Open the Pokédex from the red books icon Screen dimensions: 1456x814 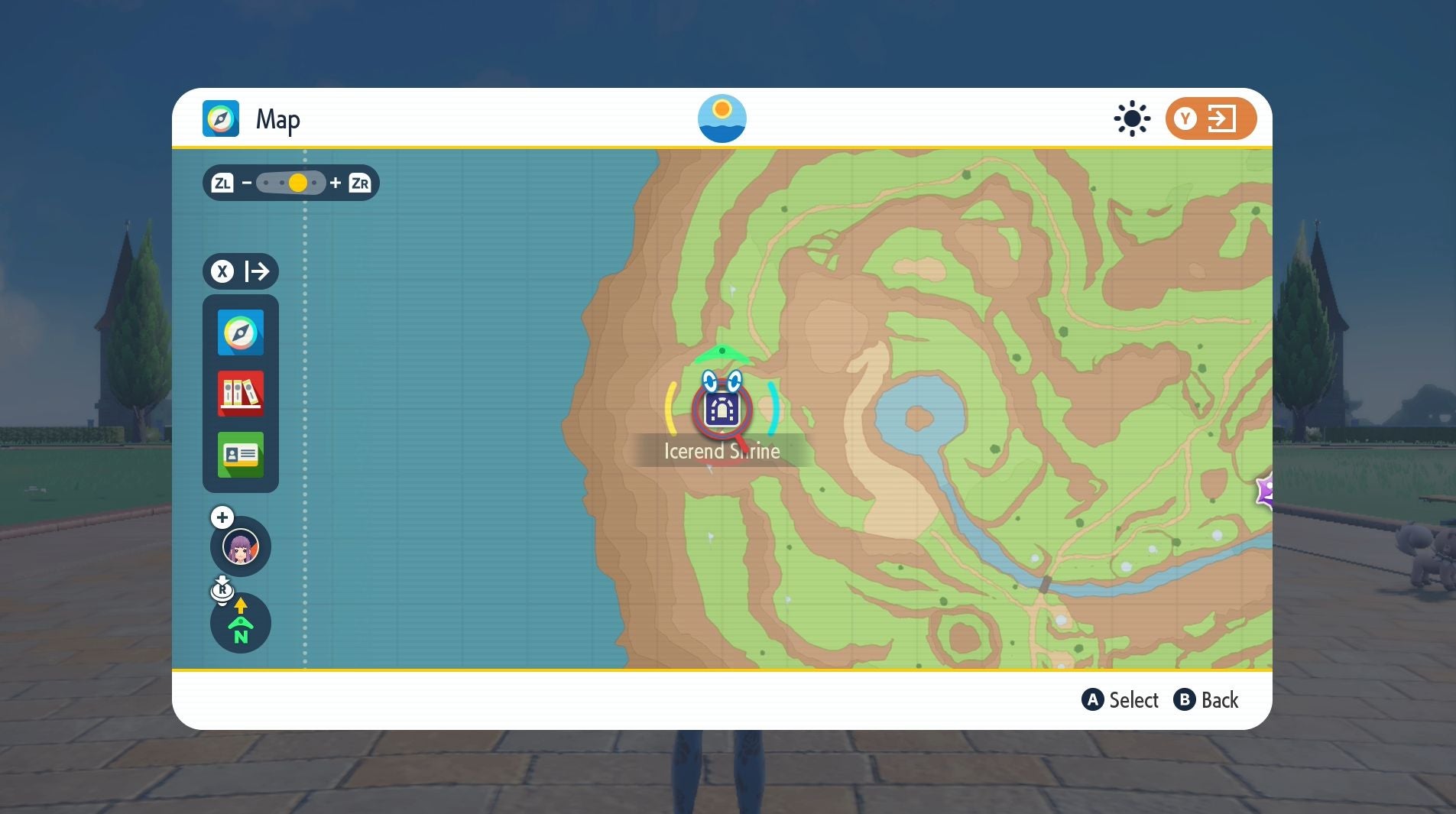coord(240,394)
